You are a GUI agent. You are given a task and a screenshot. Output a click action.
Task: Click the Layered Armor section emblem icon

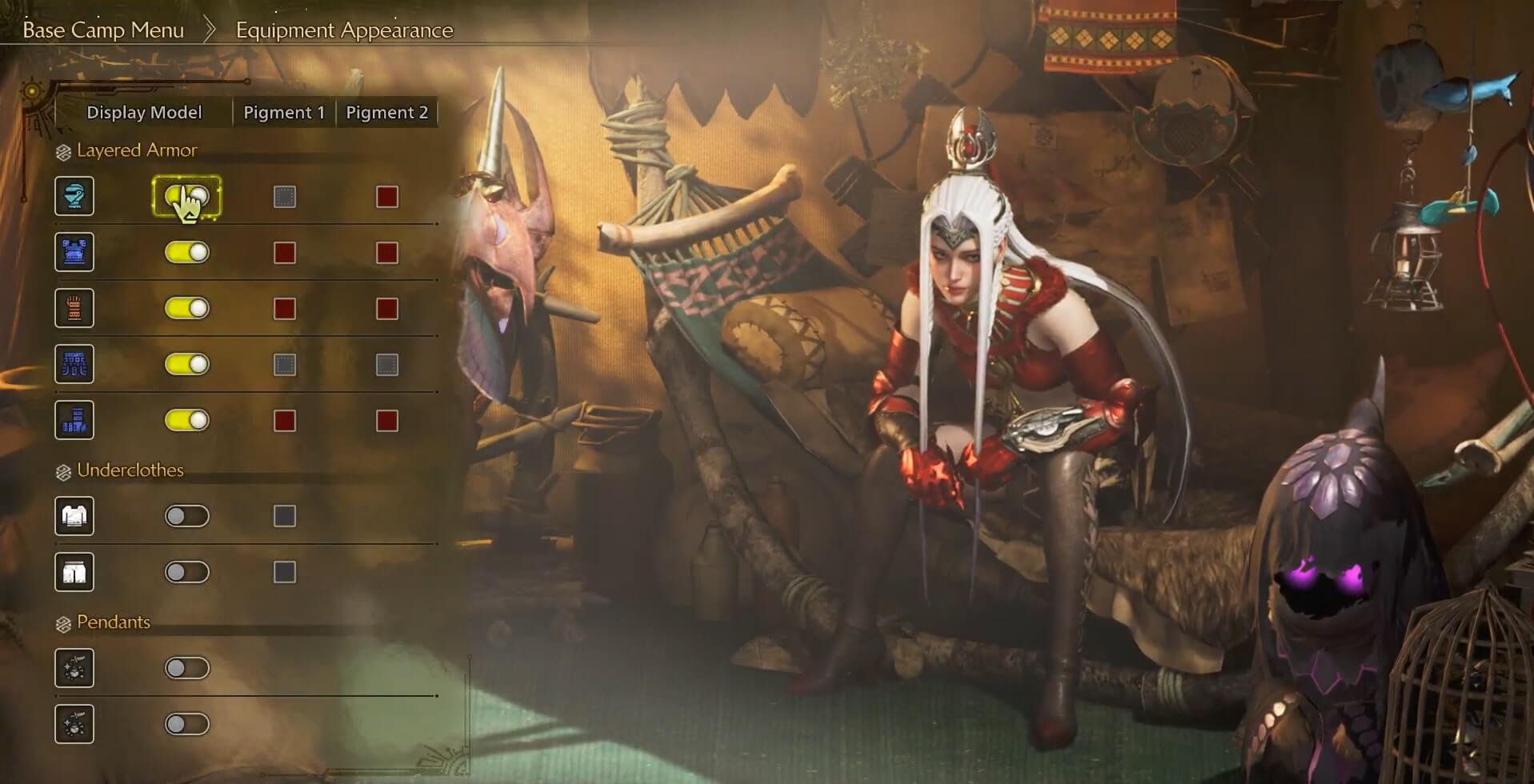[x=62, y=150]
